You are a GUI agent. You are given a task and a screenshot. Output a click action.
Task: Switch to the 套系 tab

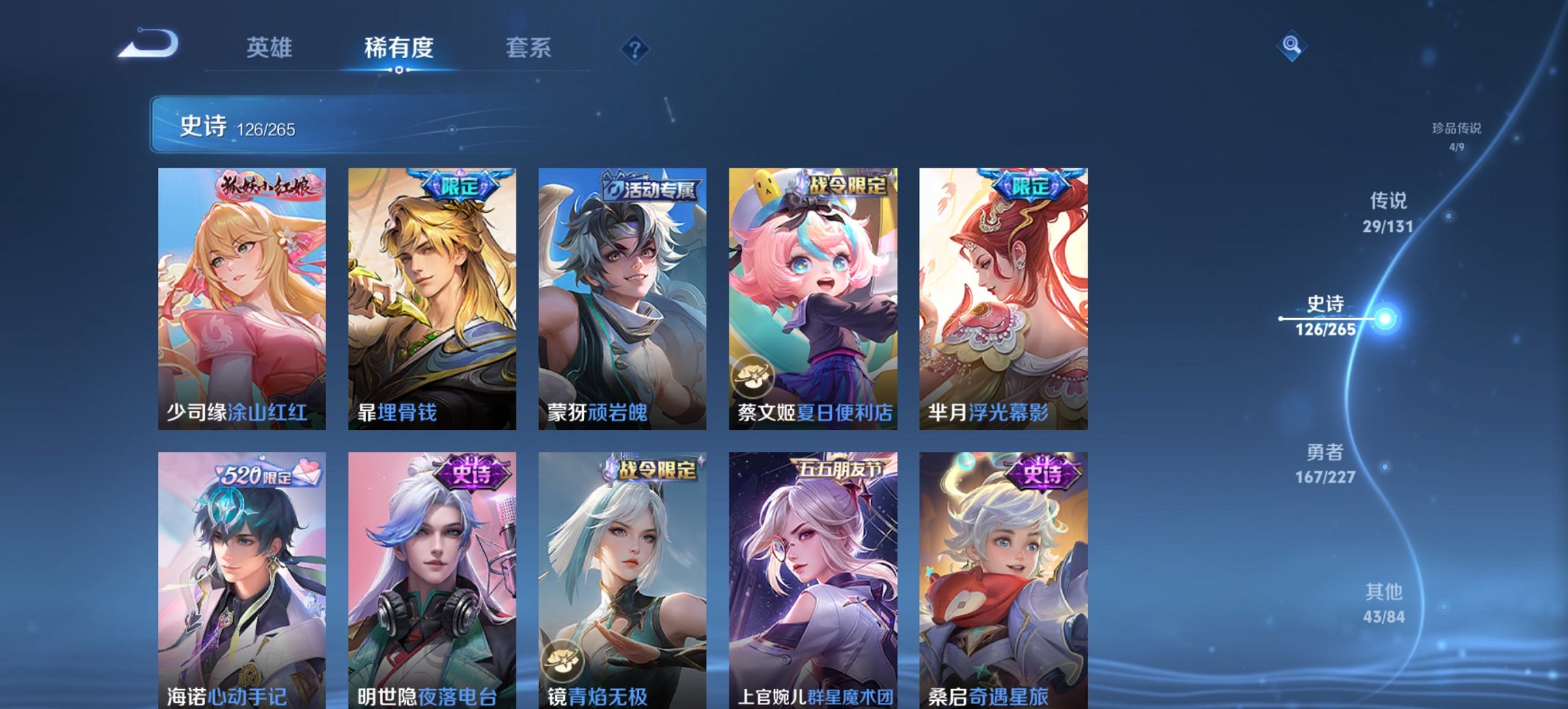[x=529, y=48]
